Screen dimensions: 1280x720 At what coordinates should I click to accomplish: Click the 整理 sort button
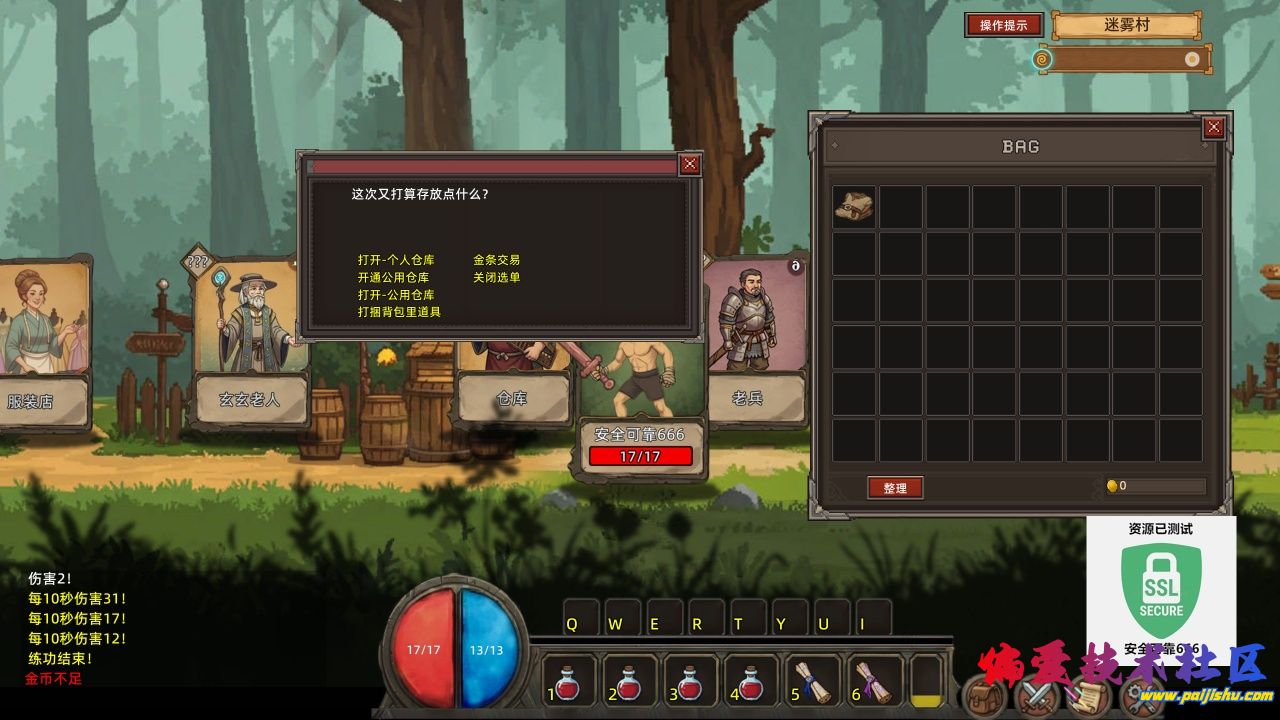894,488
